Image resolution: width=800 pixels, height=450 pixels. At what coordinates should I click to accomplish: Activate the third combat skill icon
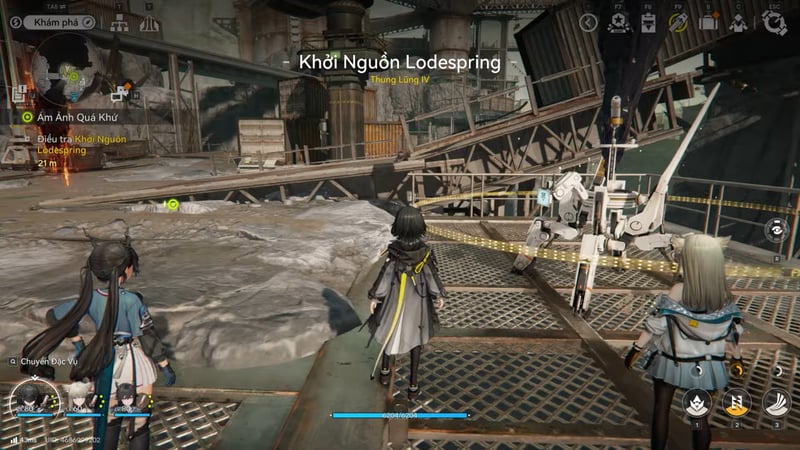[776, 402]
